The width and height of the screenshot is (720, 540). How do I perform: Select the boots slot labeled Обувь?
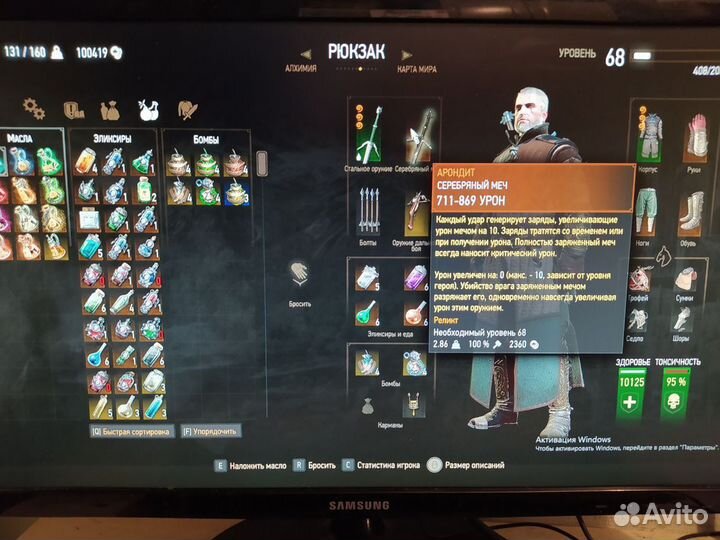(x=697, y=209)
